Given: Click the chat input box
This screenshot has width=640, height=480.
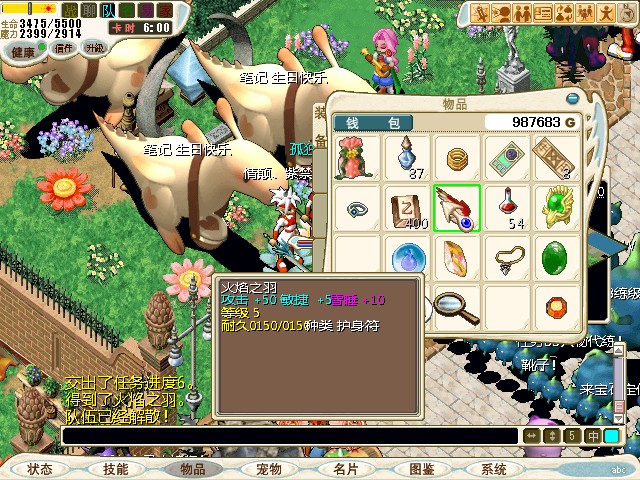Looking at the screenshot, I should [x=290, y=436].
